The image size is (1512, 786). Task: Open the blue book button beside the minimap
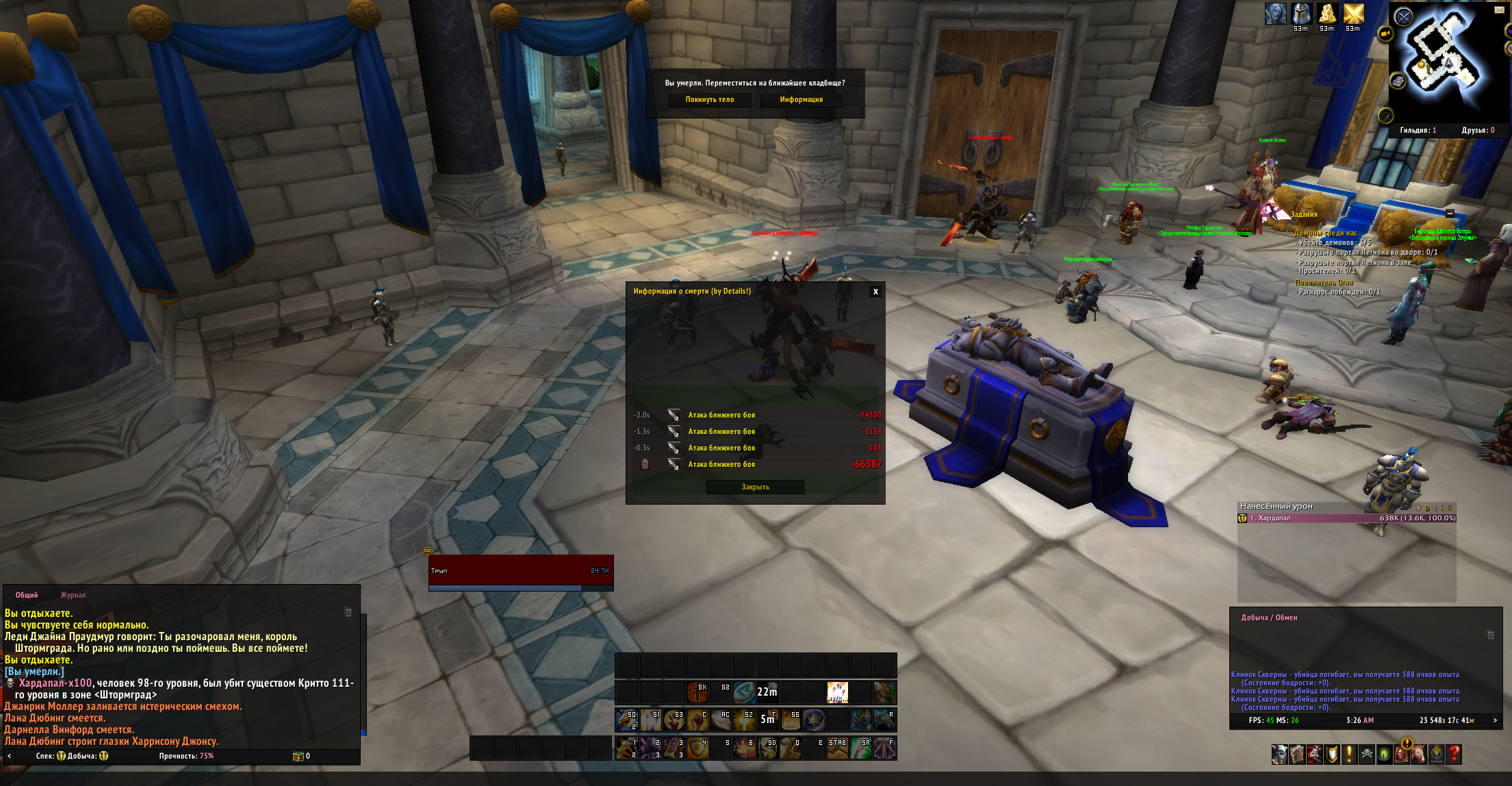point(1398,81)
